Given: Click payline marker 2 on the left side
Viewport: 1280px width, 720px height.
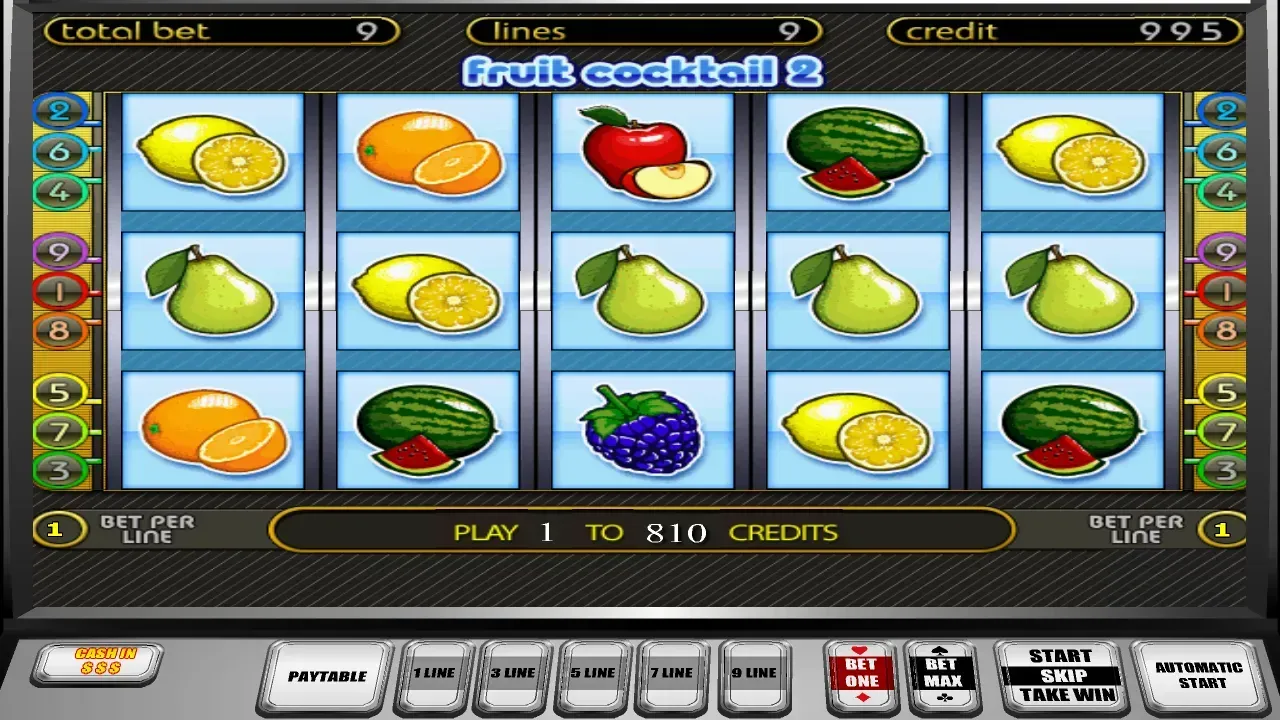Looking at the screenshot, I should pyautogui.click(x=60, y=112).
